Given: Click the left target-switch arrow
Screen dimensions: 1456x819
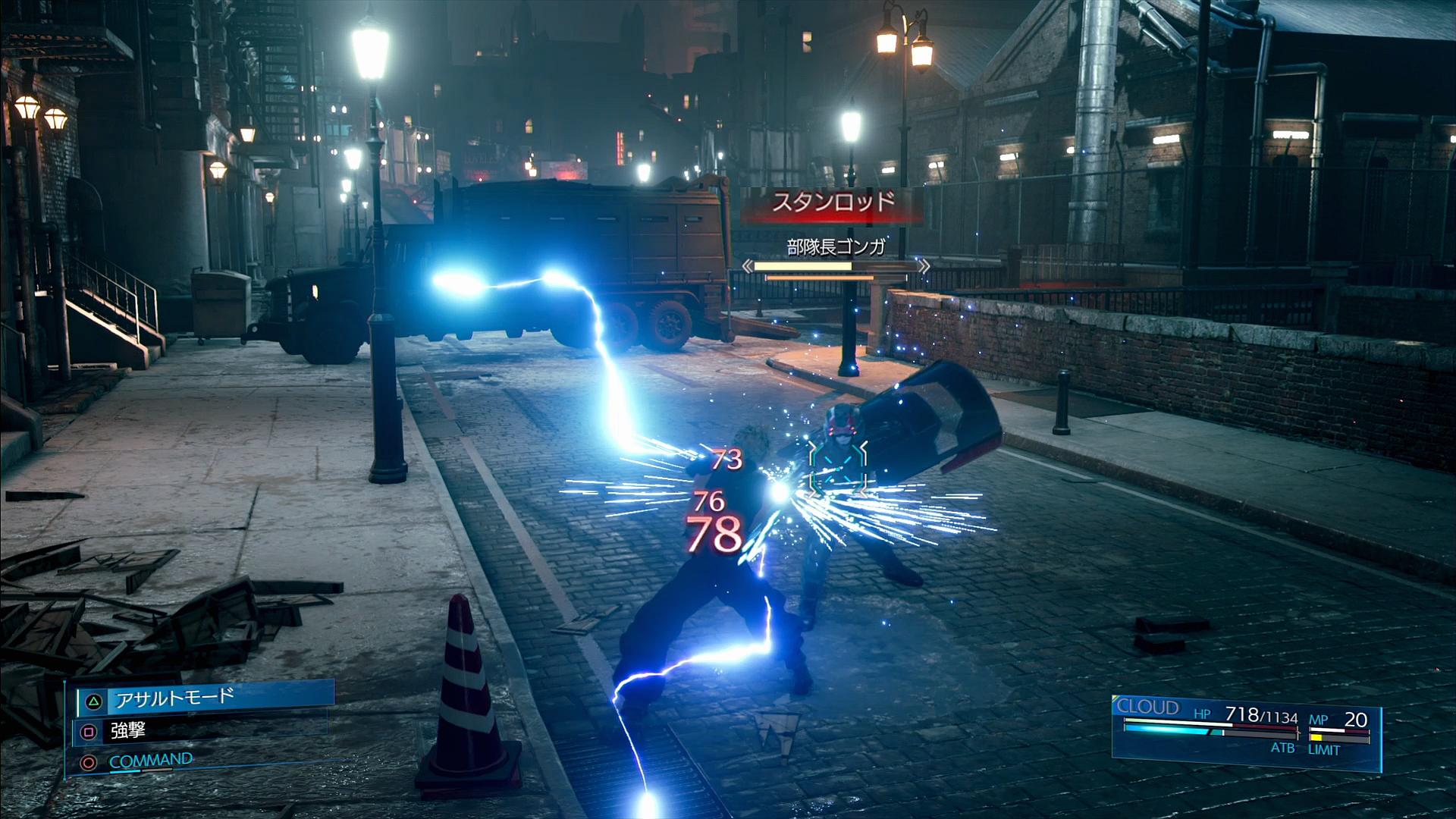Looking at the screenshot, I should [x=748, y=266].
